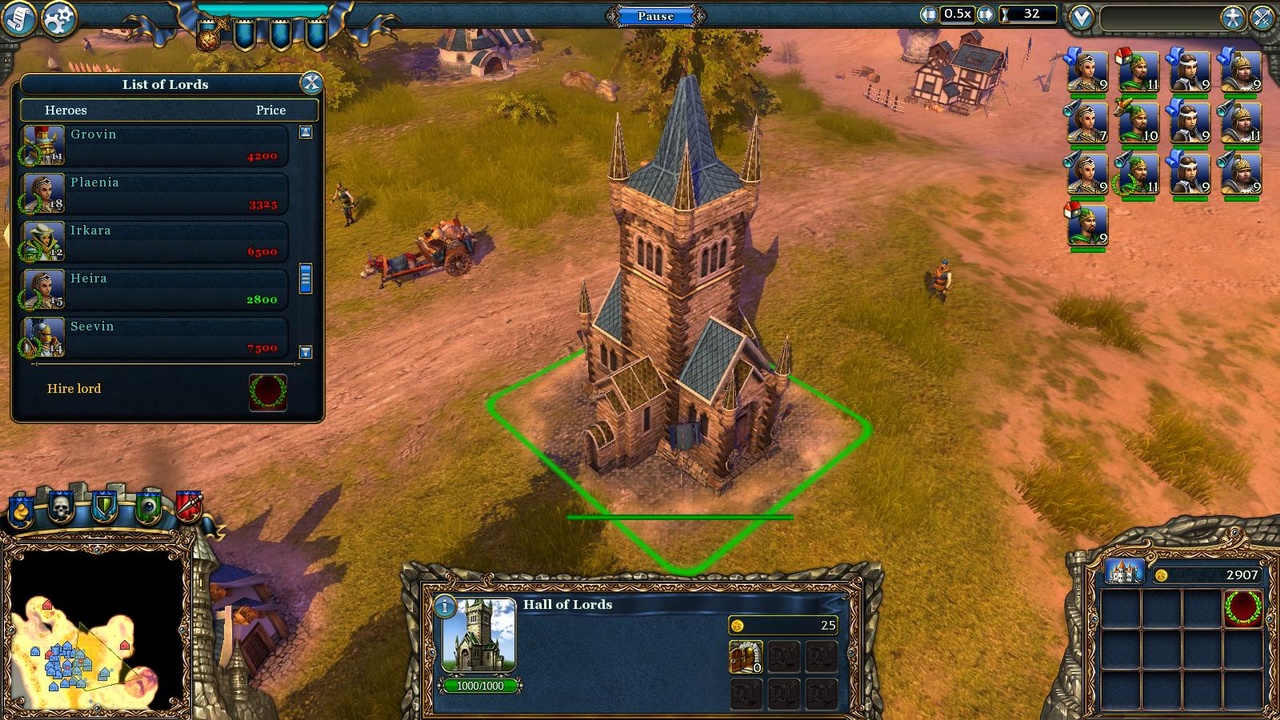The height and width of the screenshot is (720, 1280).
Task: Click the open door slot in Hall of Lords panel
Action: coord(746,658)
